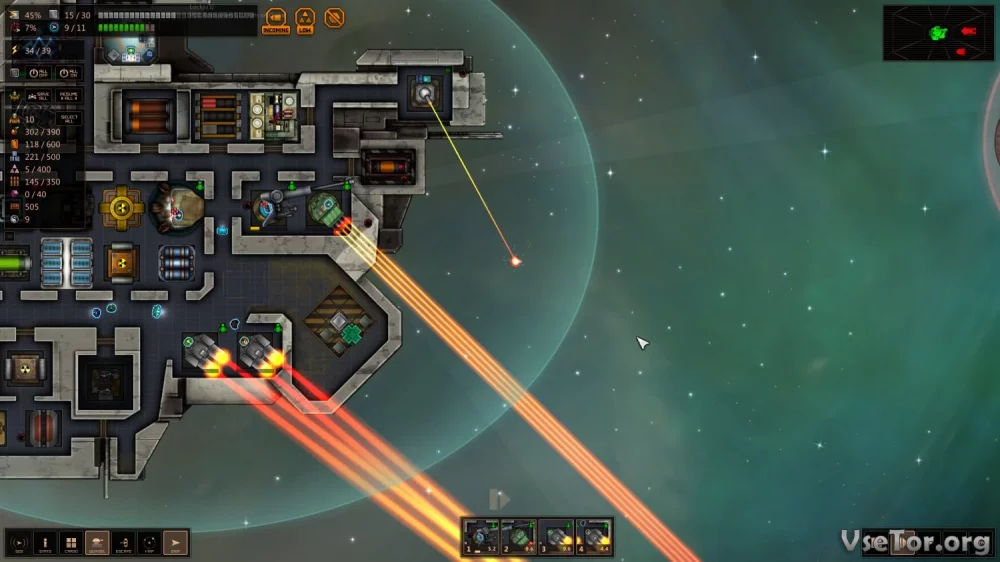The height and width of the screenshot is (562, 1000).
Task: Open the star Map
Action: pos(149,543)
